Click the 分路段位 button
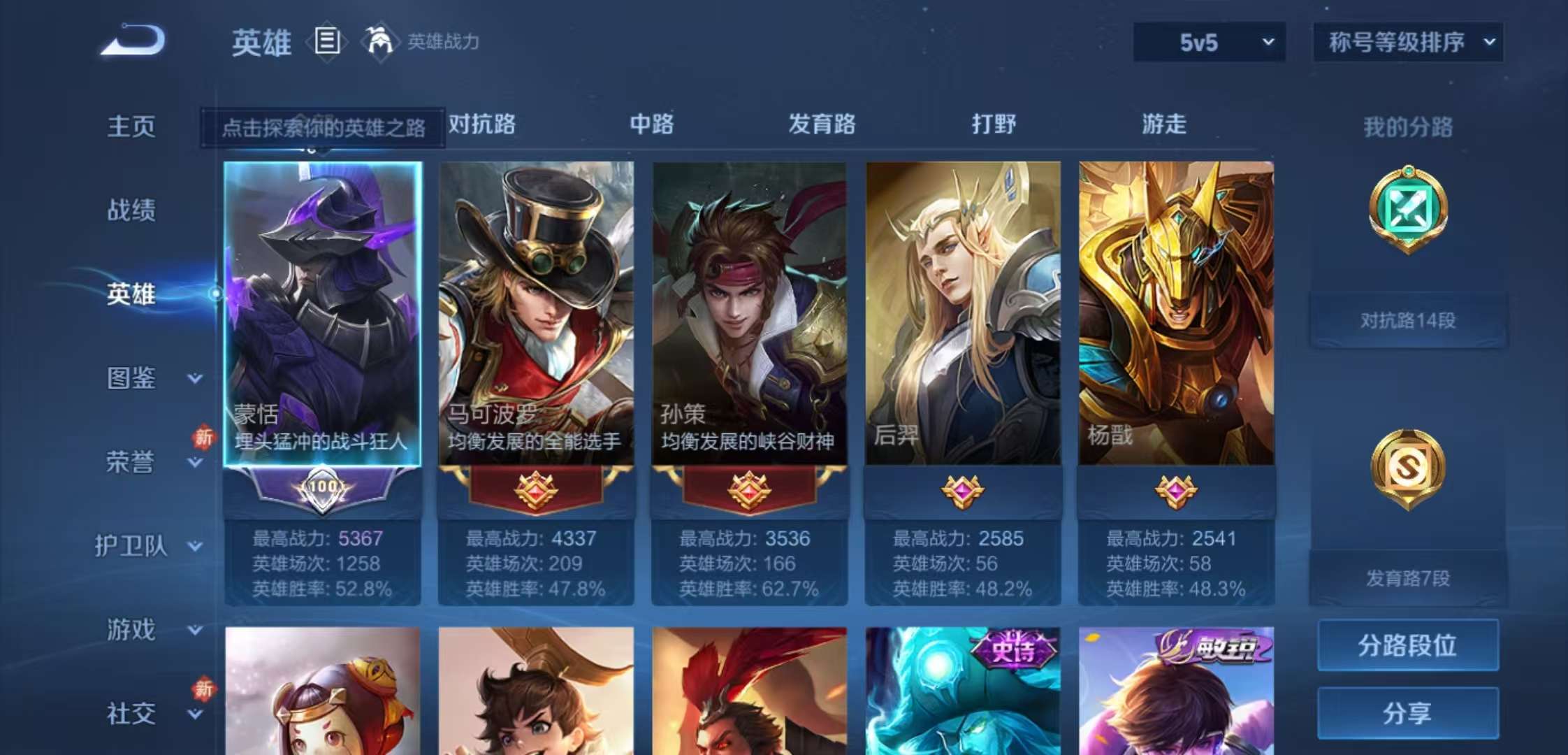The width and height of the screenshot is (1568, 755). pyautogui.click(x=1407, y=647)
